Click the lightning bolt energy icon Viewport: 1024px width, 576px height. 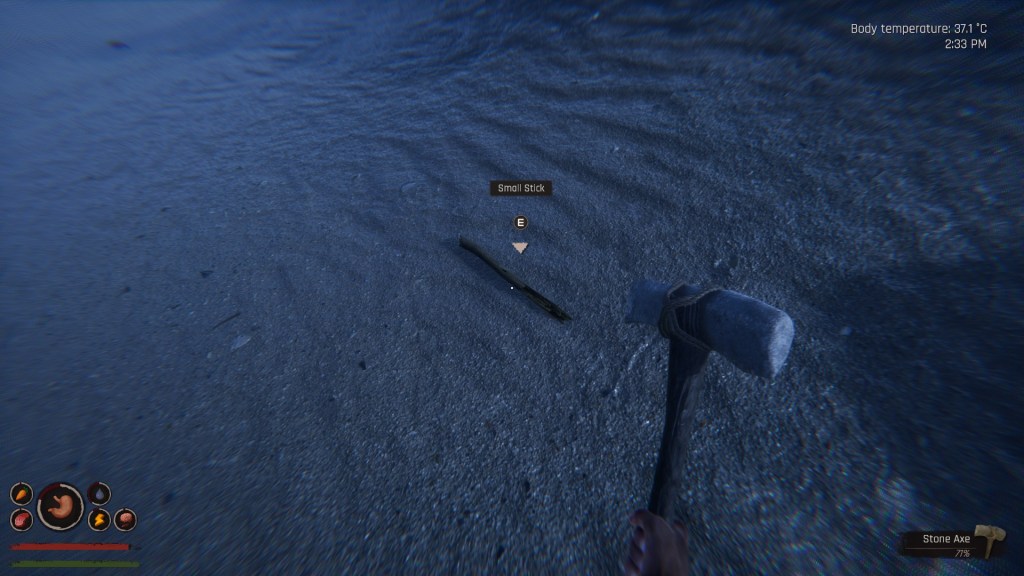pyautogui.click(x=99, y=520)
